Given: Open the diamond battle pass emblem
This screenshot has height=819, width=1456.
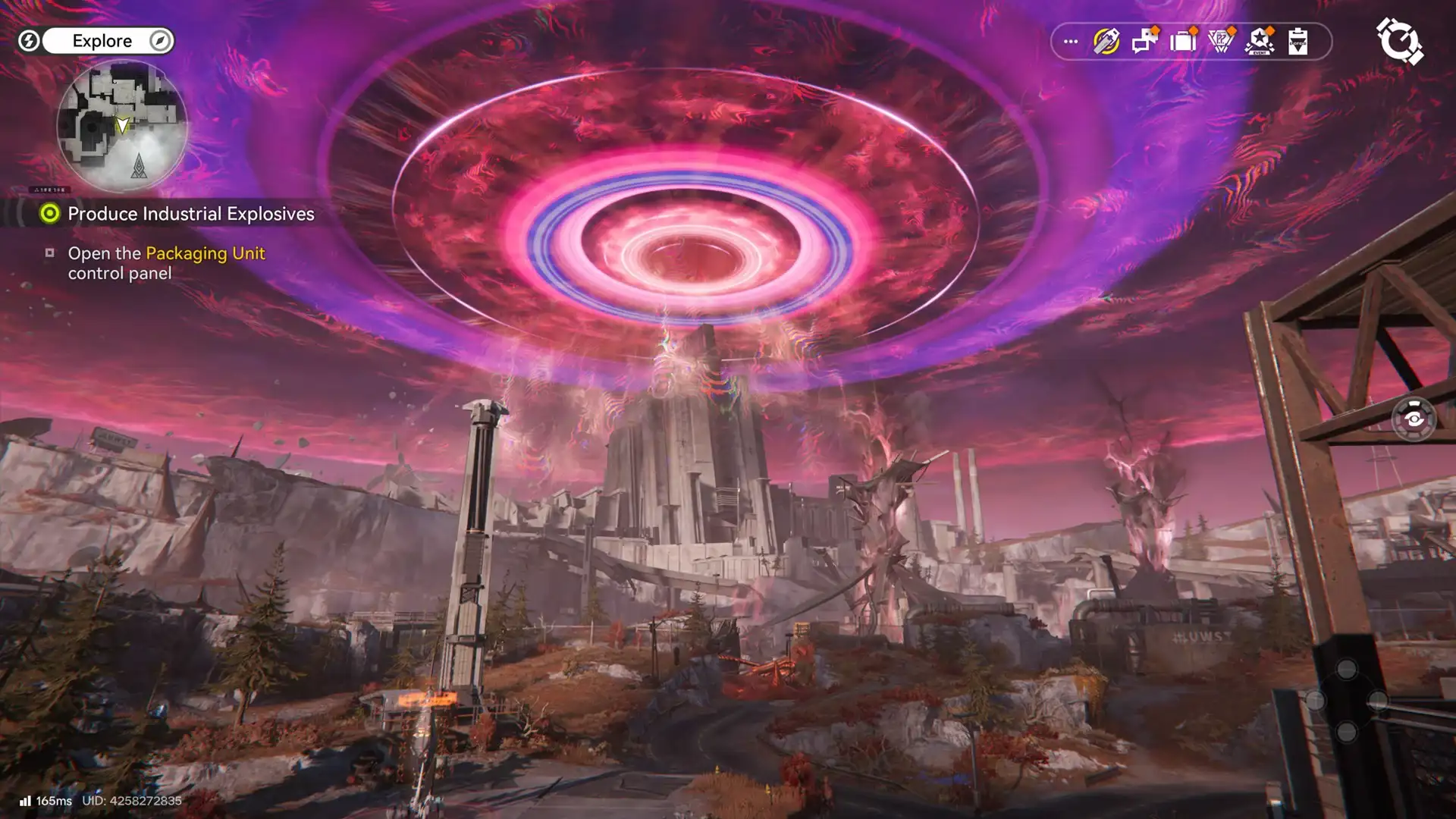Looking at the screenshot, I should tap(1221, 42).
